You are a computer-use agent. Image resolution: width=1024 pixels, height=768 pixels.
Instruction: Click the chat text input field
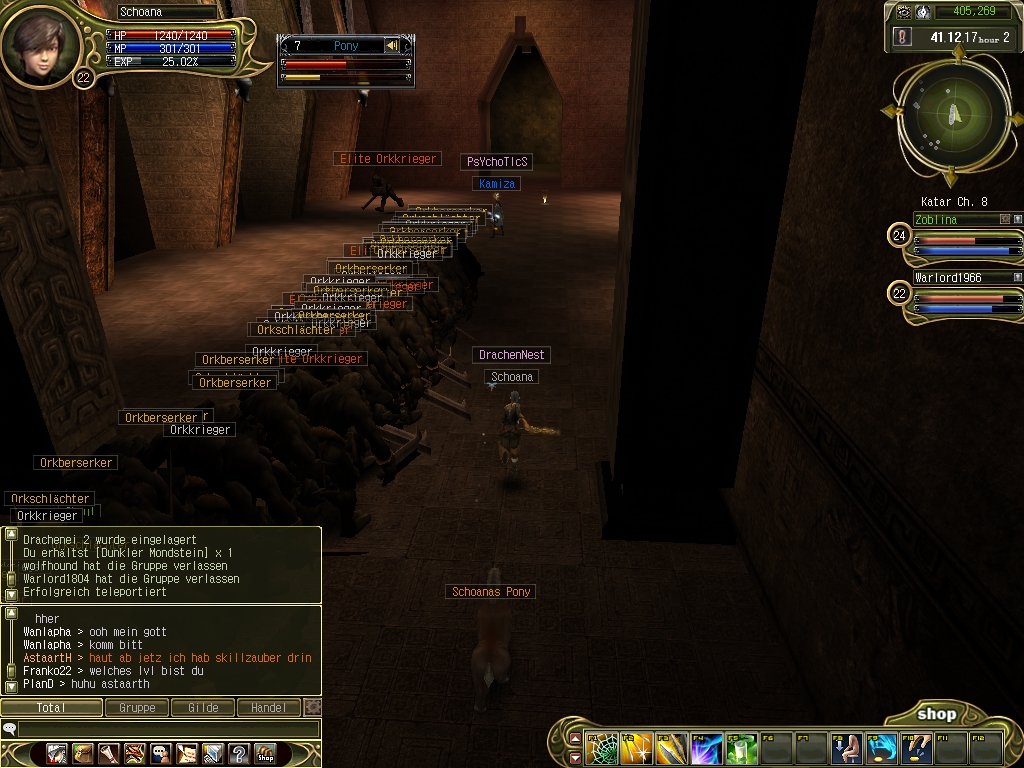[165, 729]
